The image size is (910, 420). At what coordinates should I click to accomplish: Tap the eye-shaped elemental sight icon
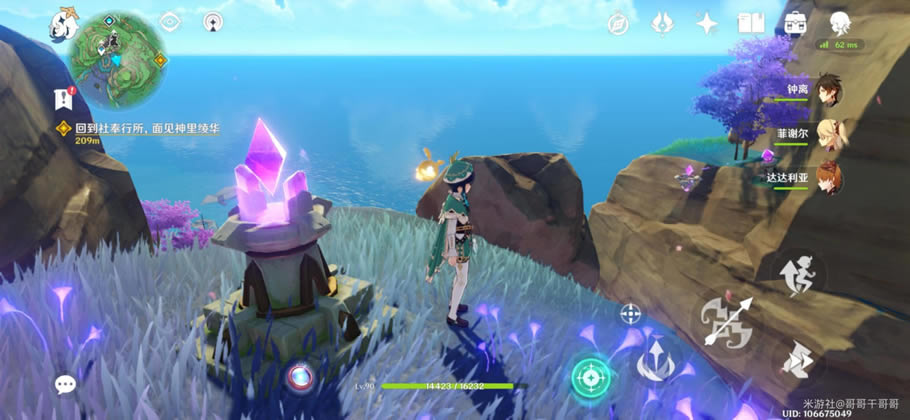[x=170, y=22]
